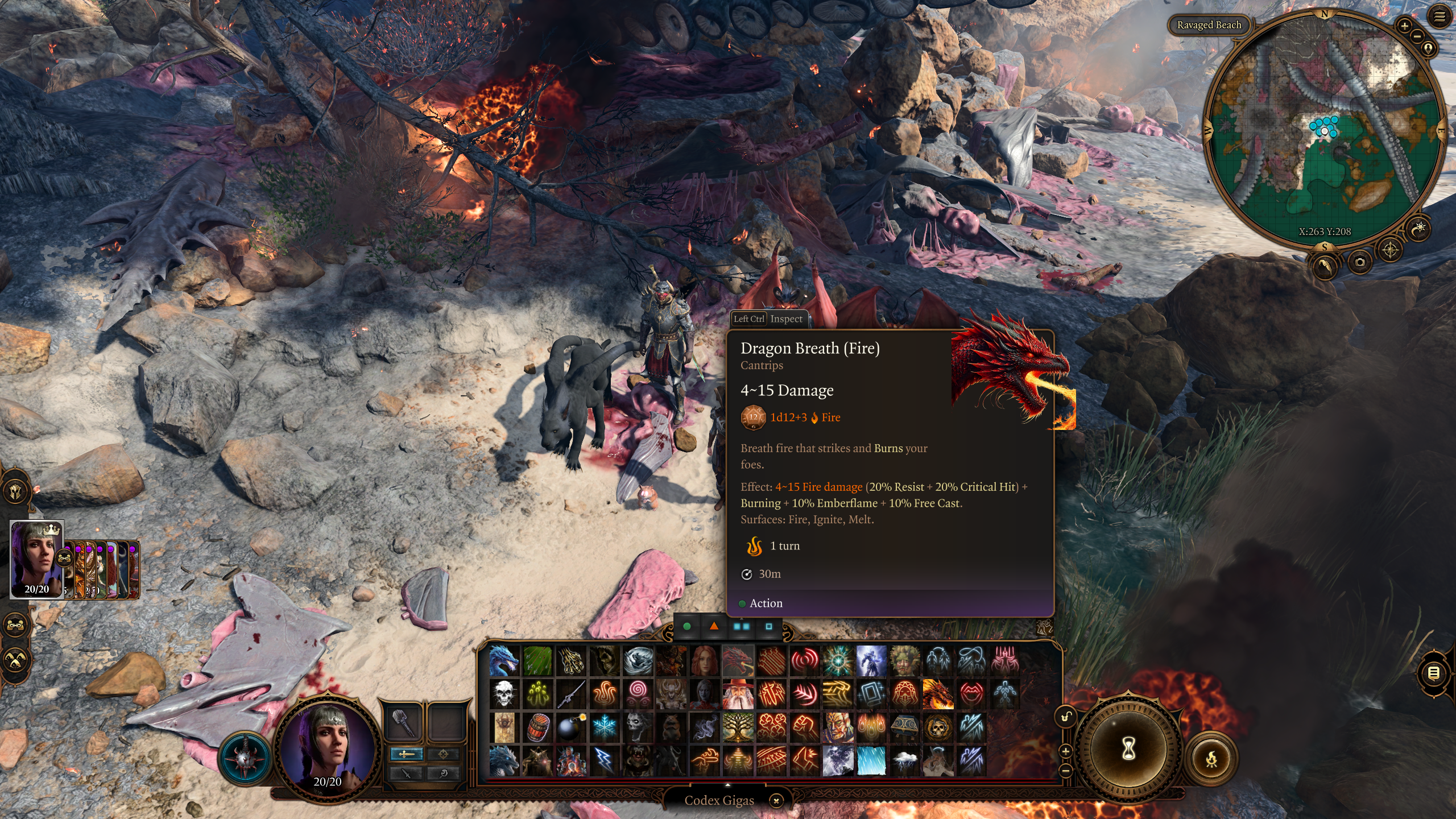Activate the blue snowflake ice spell
Image resolution: width=1456 pixels, height=819 pixels.
604,727
